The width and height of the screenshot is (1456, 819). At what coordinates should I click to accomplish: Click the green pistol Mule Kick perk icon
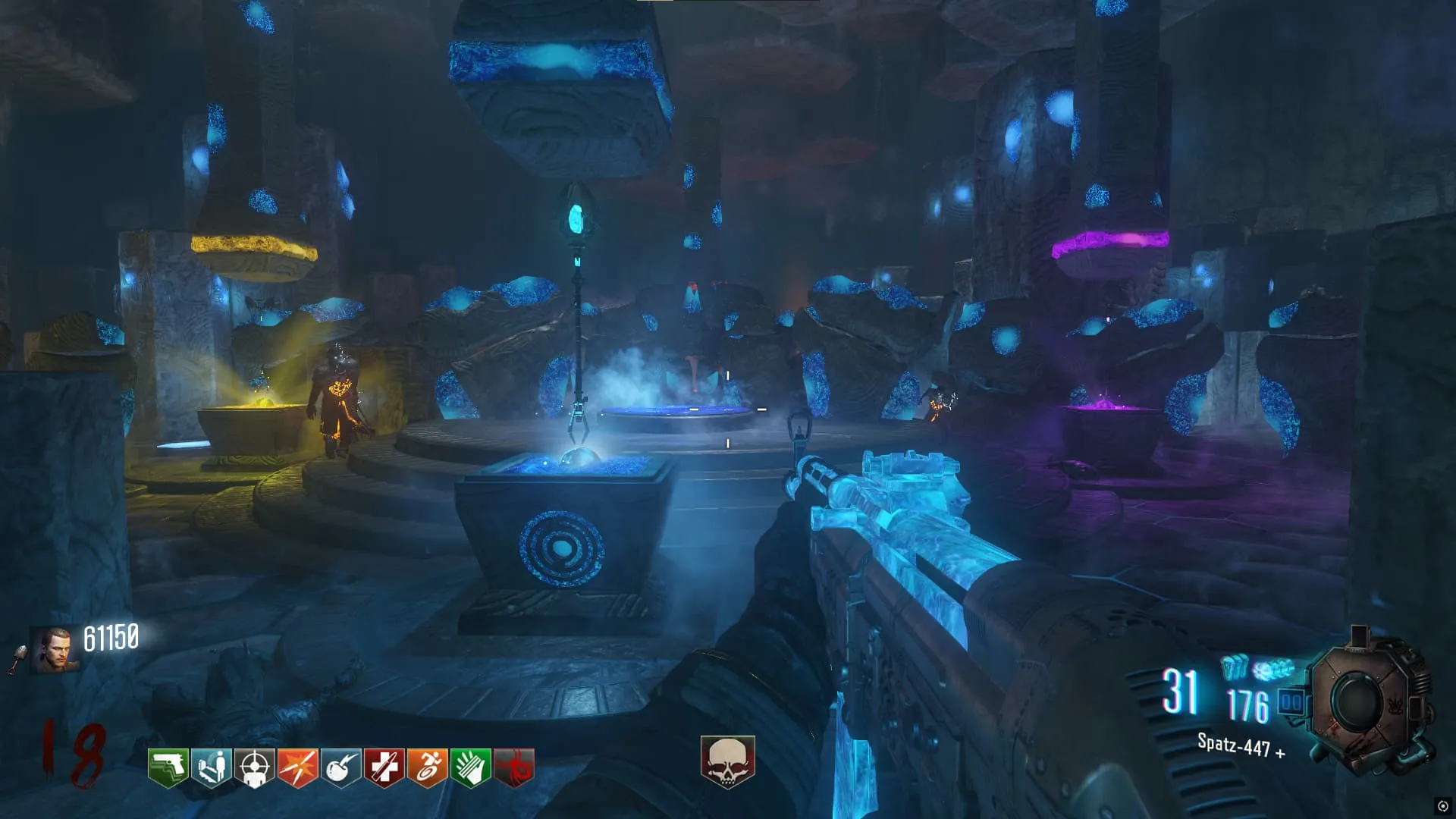[x=168, y=767]
